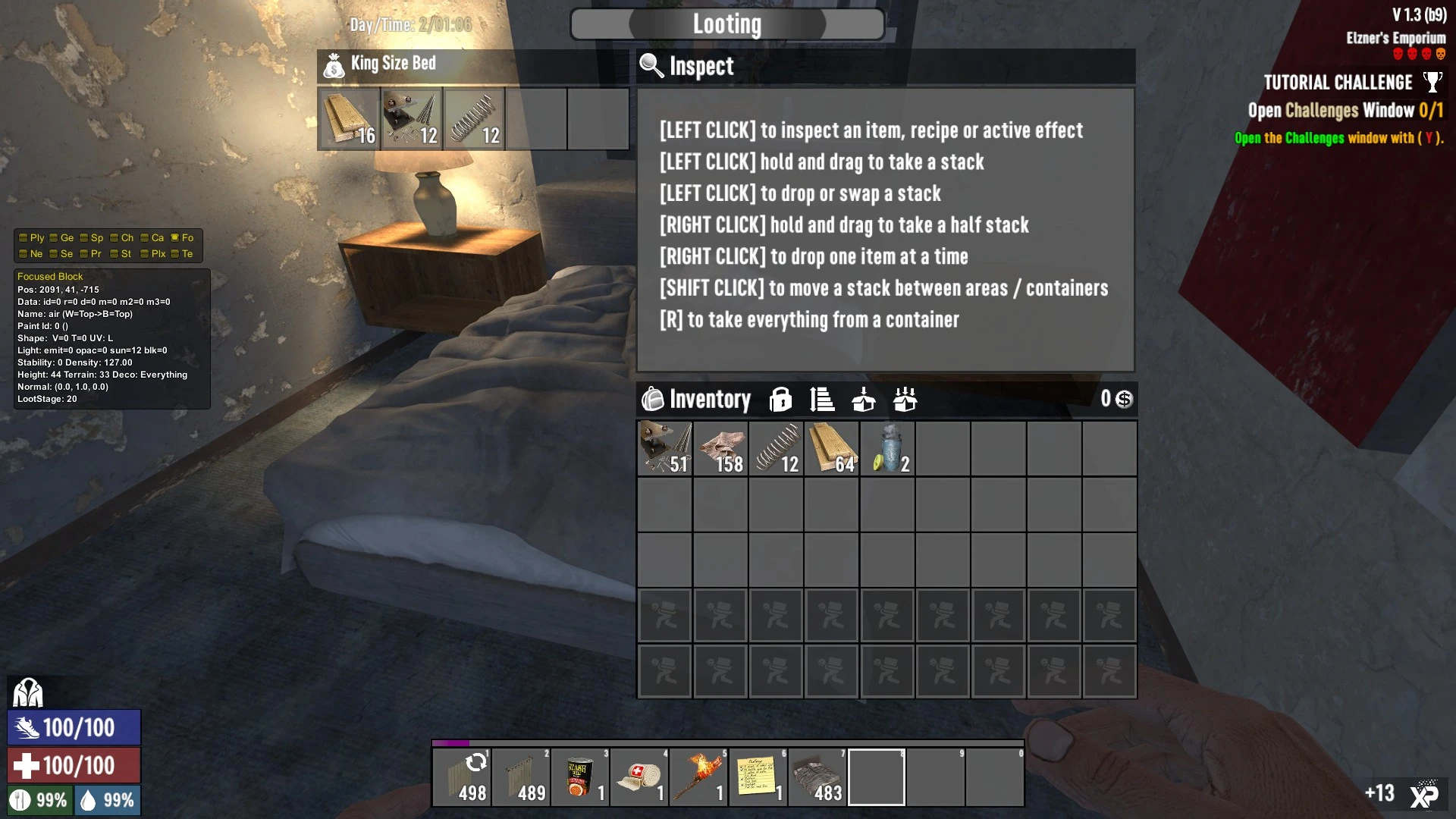Take the mechanical parts from the bed loot
Image resolution: width=1456 pixels, height=819 pixels.
coord(412,119)
